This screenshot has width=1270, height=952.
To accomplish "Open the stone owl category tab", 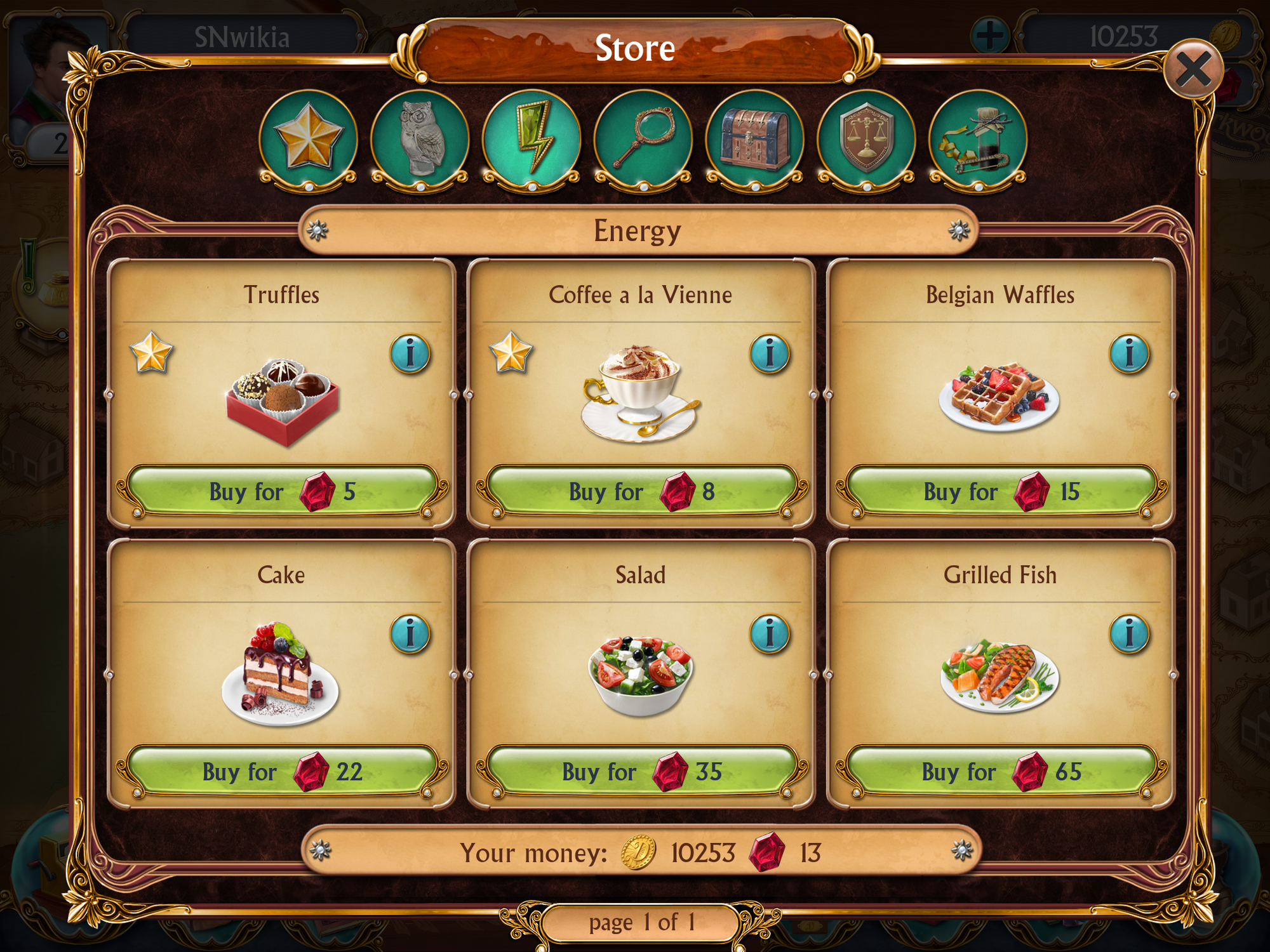I will click(x=420, y=138).
